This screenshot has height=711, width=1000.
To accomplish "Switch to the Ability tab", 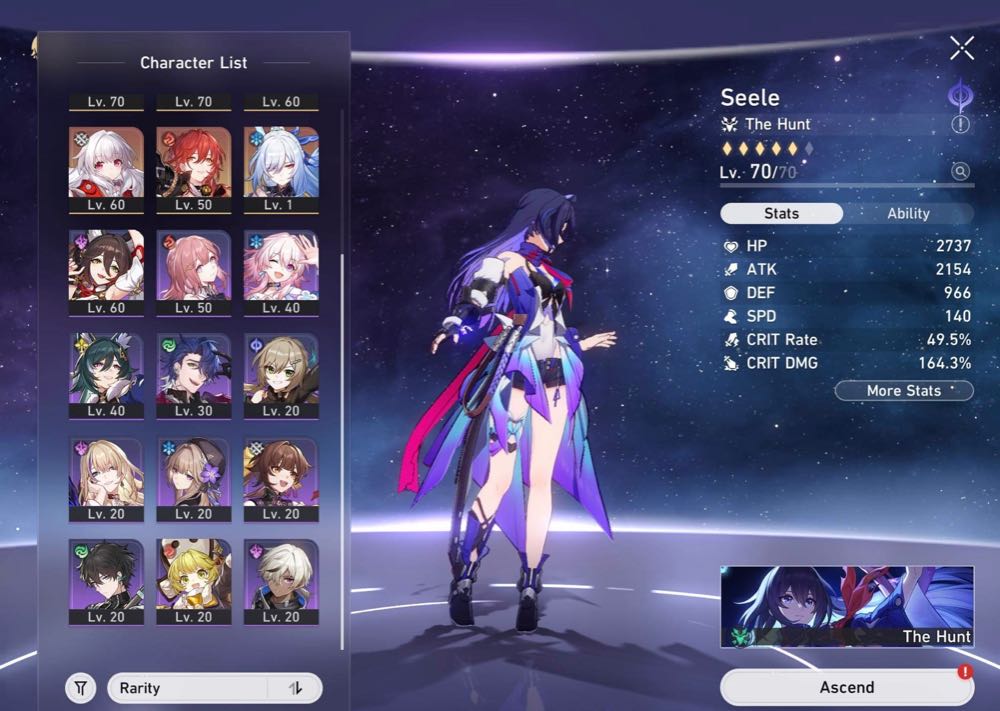I will [x=908, y=213].
